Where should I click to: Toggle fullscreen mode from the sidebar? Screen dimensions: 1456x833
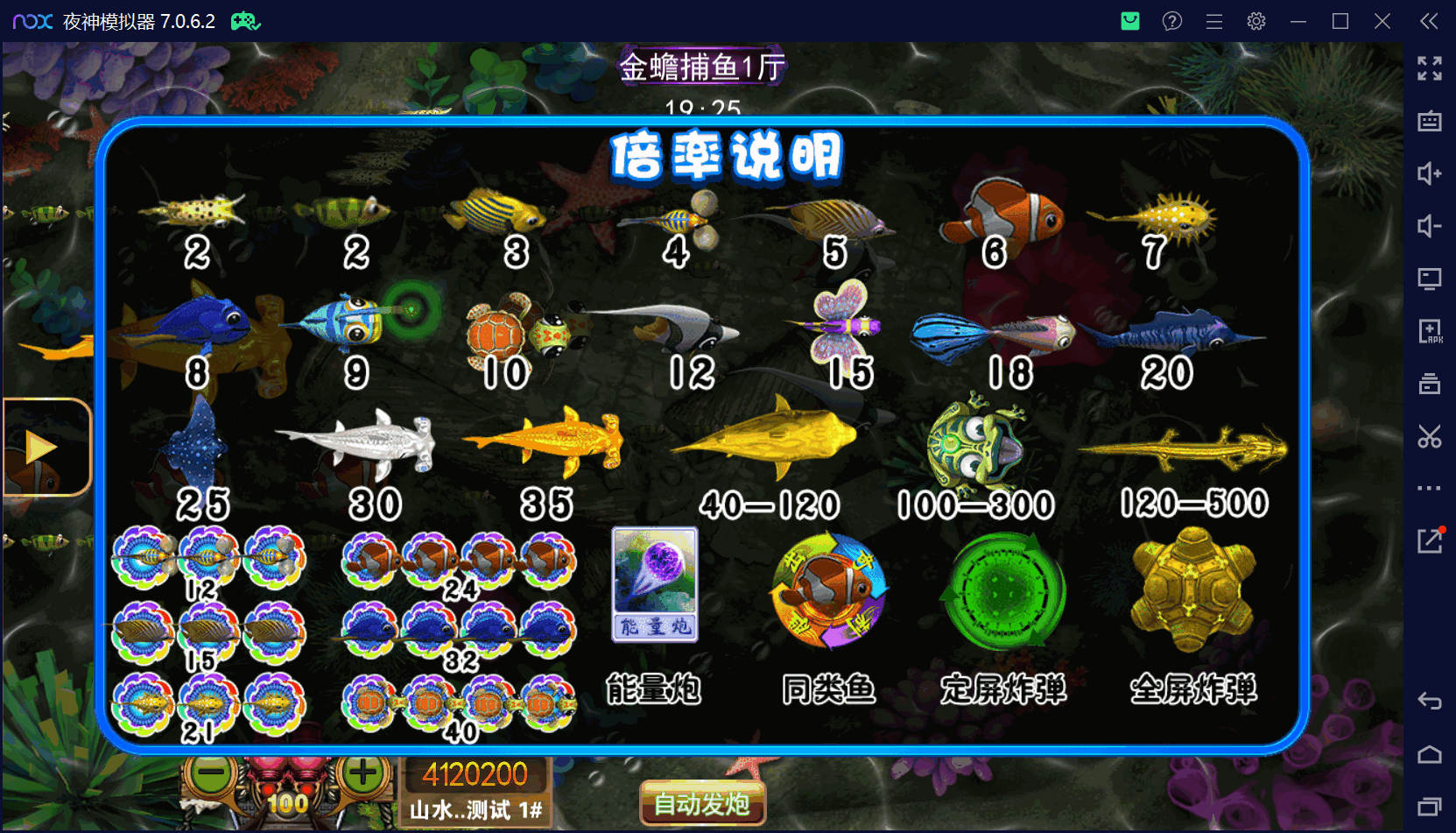click(1431, 68)
